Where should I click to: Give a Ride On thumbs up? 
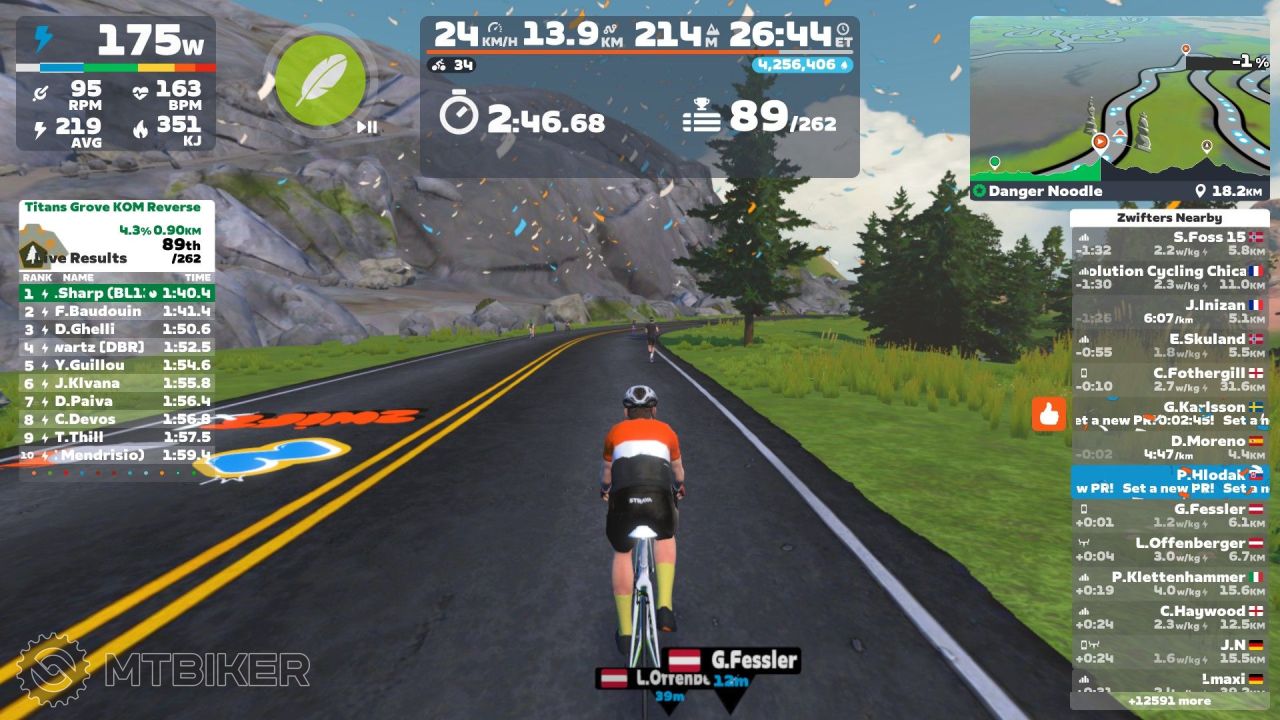pyautogui.click(x=1049, y=414)
